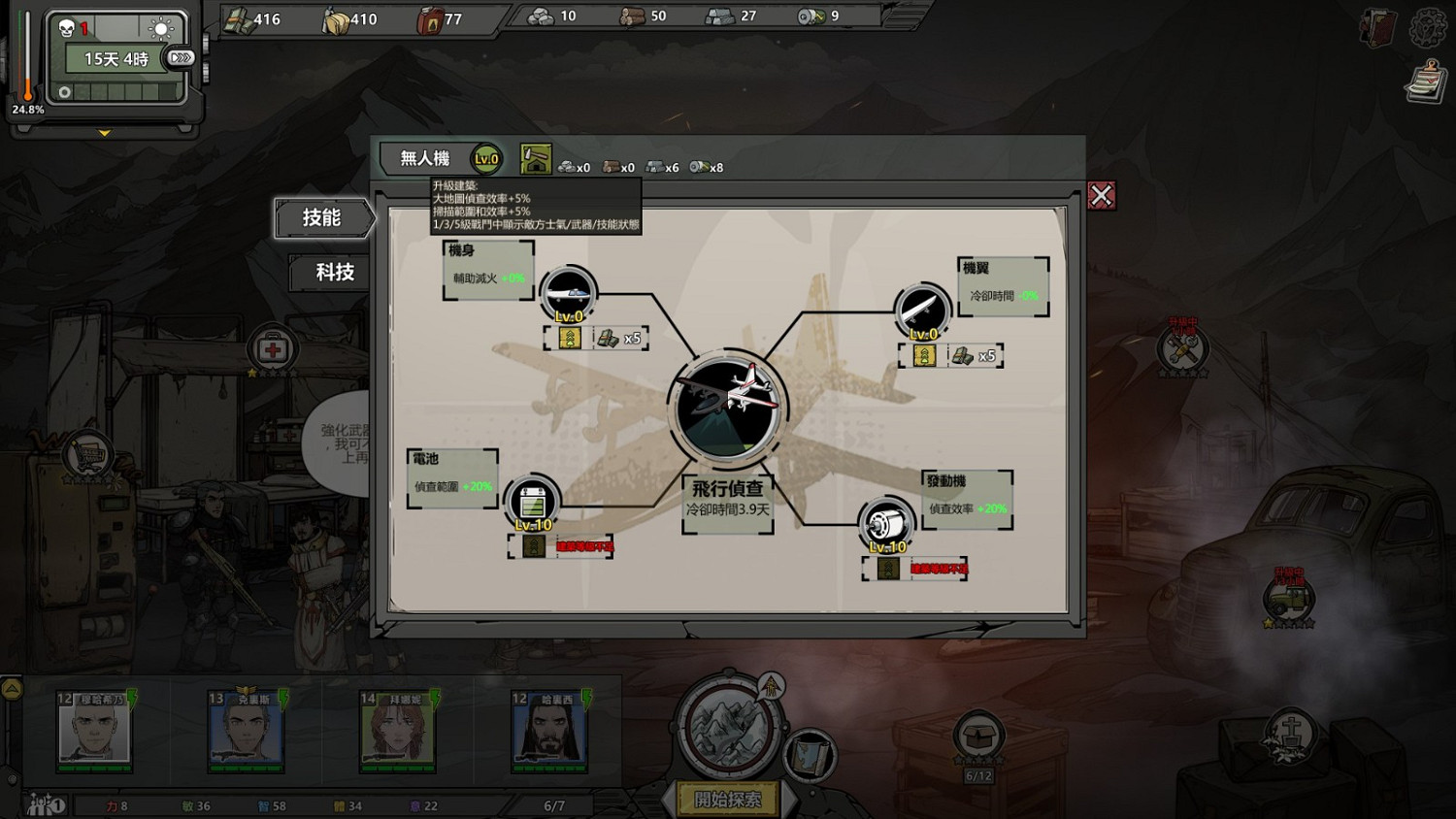
Task: Select the 機翼 wing skill node
Action: click(922, 311)
